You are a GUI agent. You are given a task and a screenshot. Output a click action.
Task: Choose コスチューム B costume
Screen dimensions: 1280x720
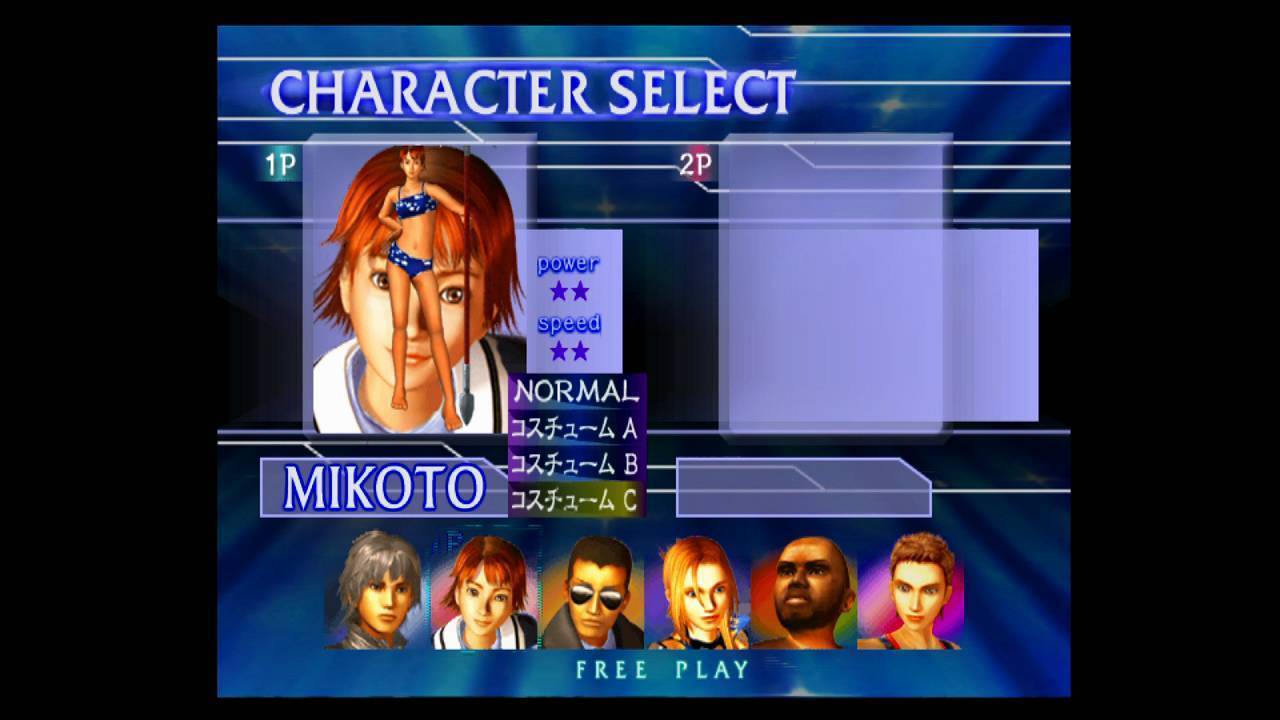pos(575,464)
